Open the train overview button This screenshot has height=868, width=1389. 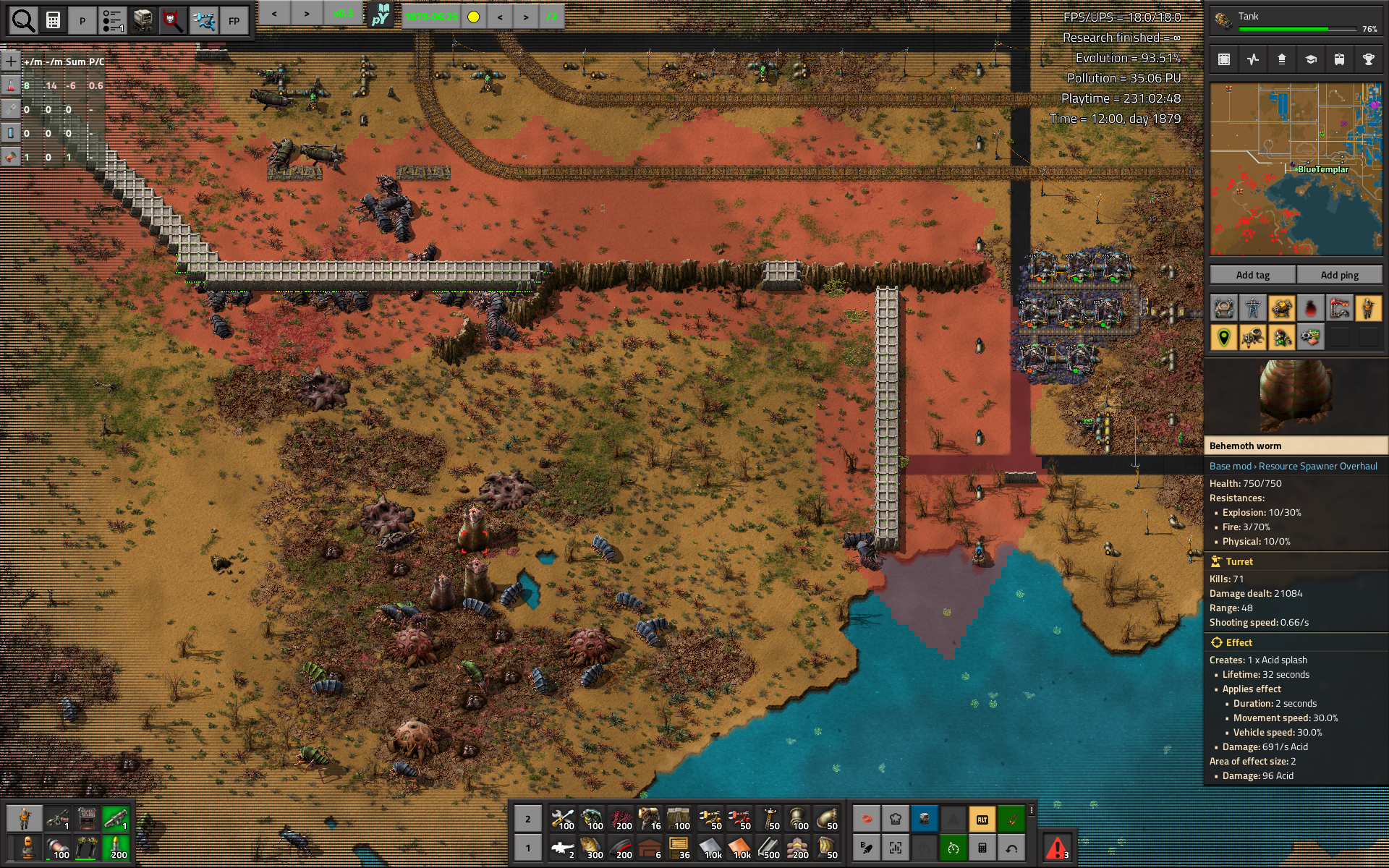pos(1339,59)
